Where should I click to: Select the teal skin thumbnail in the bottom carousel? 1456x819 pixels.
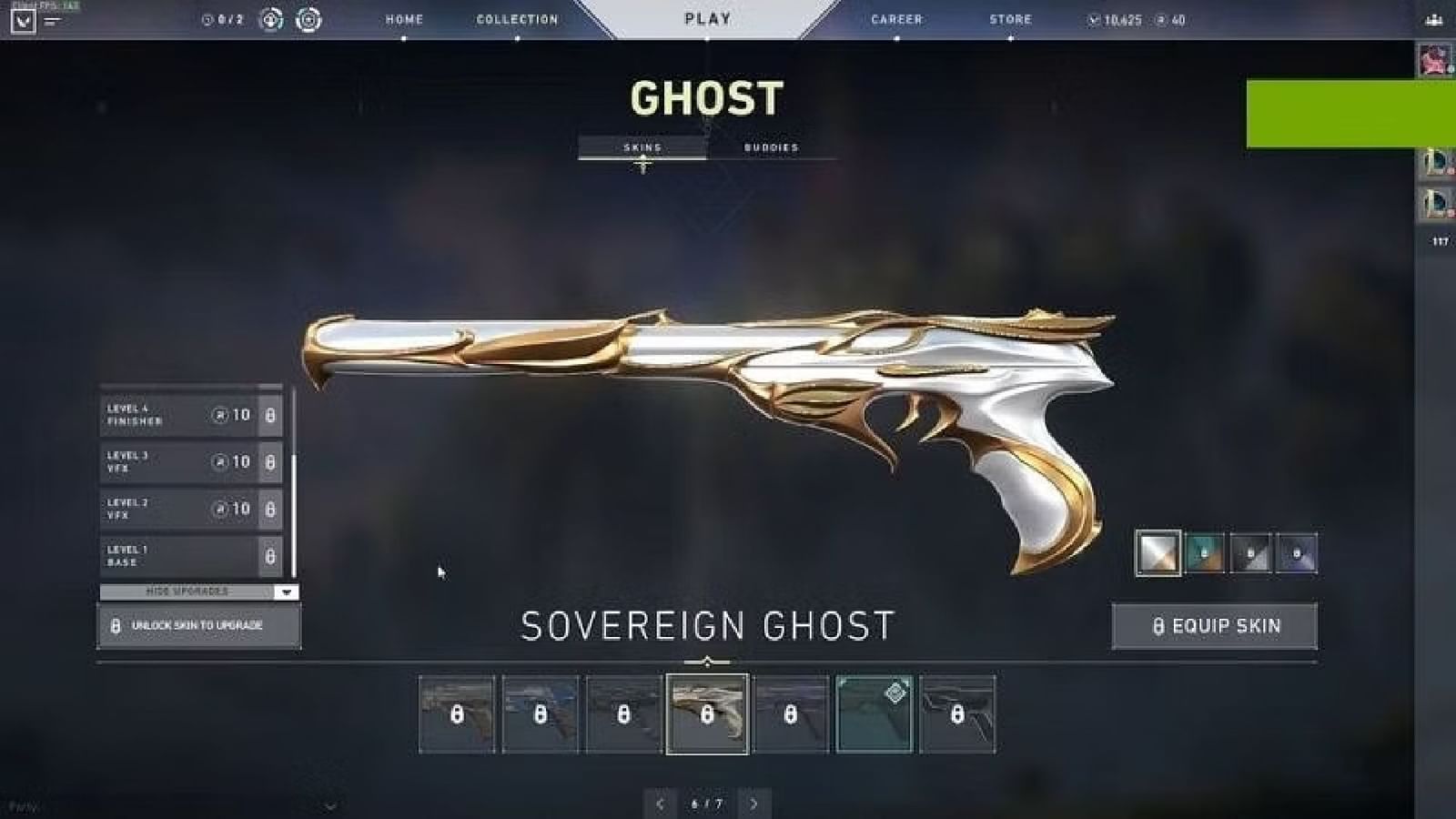click(872, 713)
